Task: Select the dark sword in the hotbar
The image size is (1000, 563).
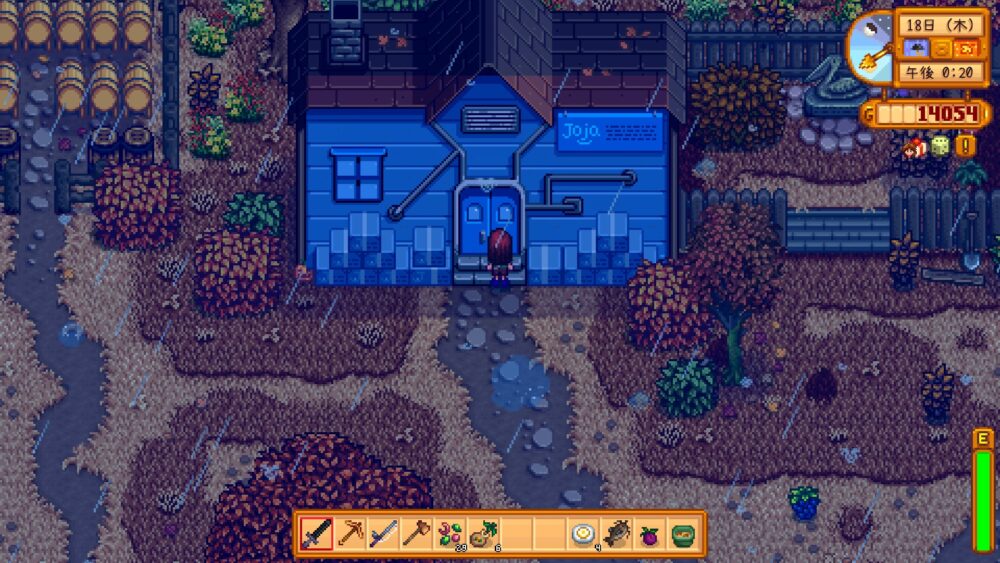Action: (x=317, y=534)
